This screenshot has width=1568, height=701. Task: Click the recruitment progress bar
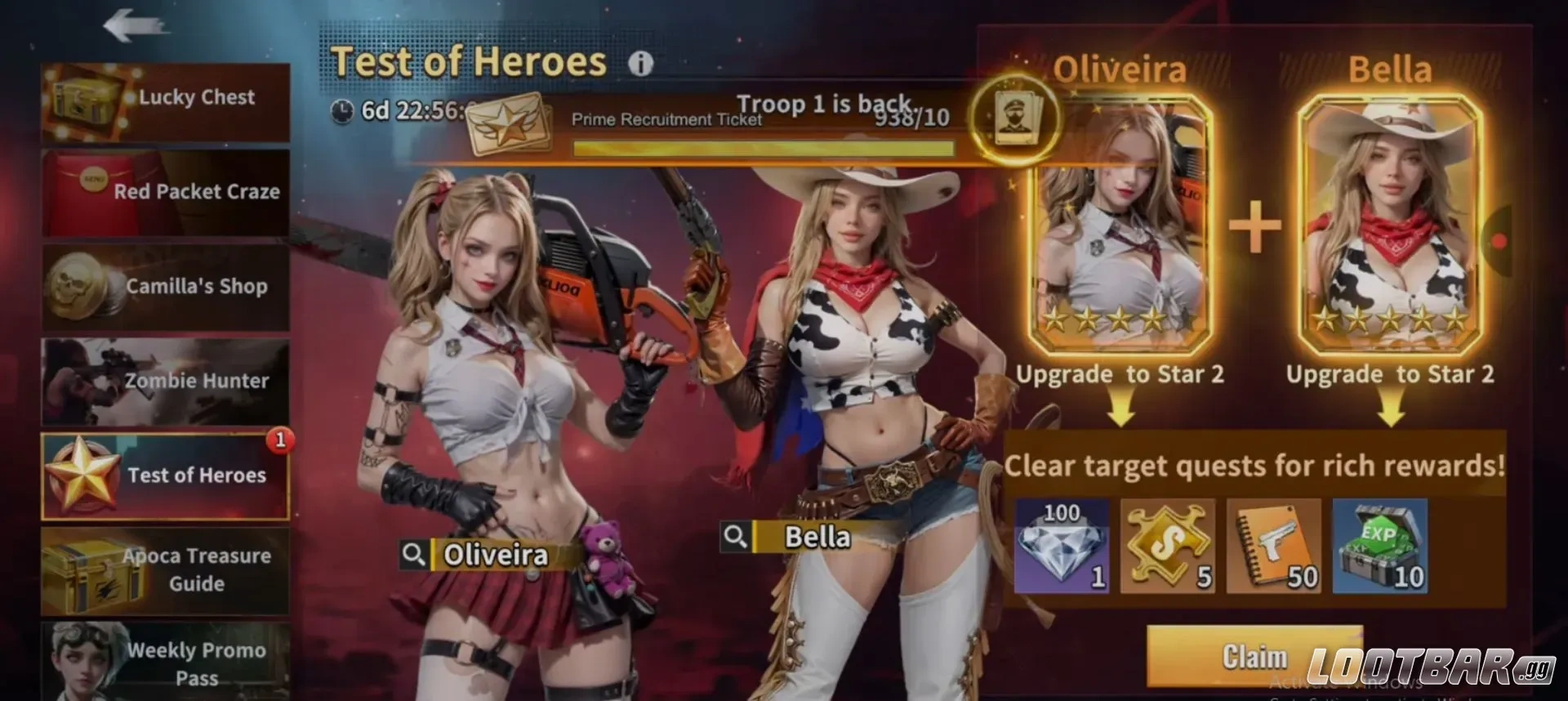pyautogui.click(x=768, y=147)
